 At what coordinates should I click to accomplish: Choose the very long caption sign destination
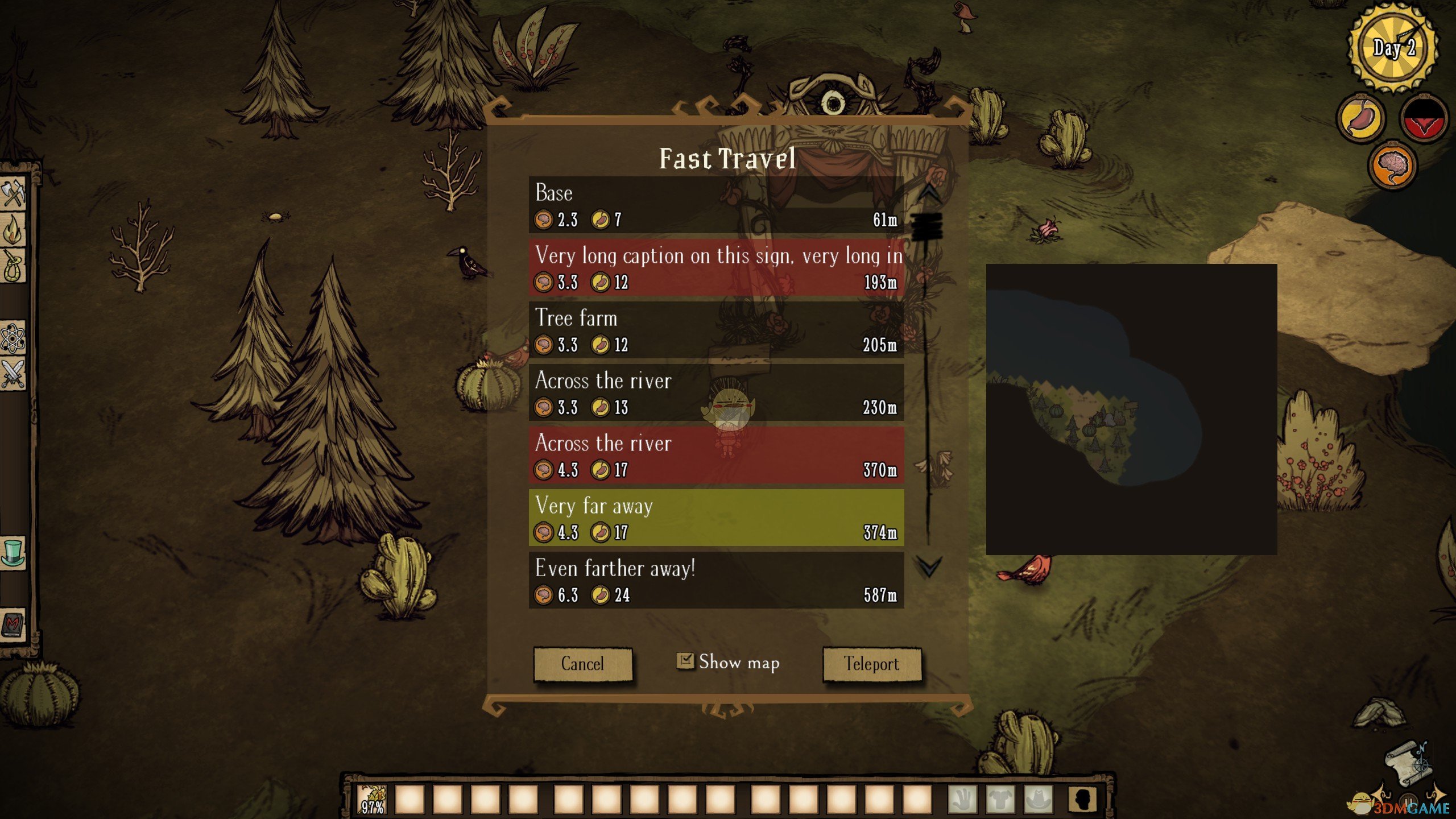pyautogui.click(x=716, y=267)
